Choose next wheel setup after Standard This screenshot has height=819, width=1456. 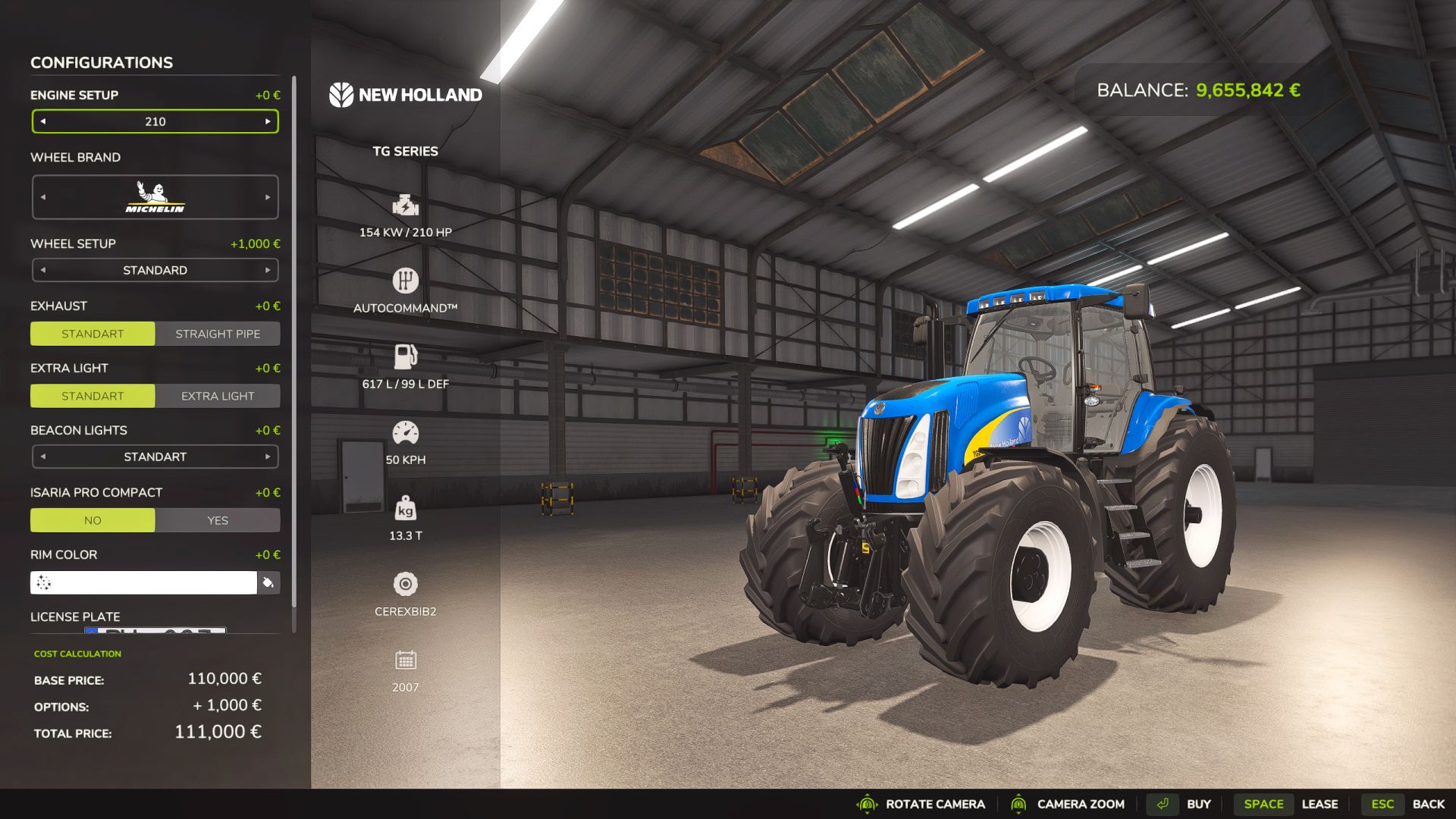point(268,270)
